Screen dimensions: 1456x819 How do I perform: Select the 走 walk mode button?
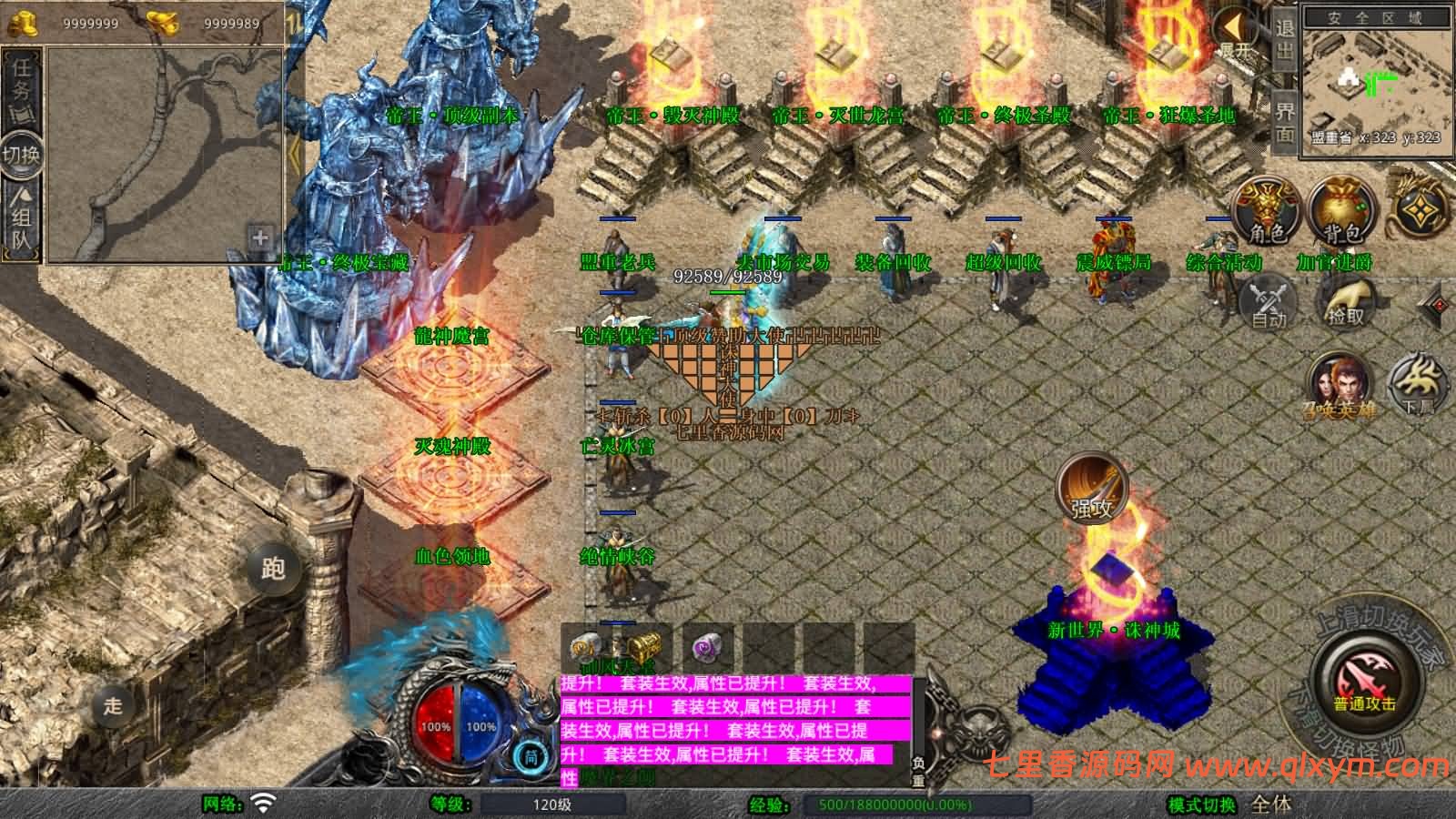pyautogui.click(x=113, y=705)
